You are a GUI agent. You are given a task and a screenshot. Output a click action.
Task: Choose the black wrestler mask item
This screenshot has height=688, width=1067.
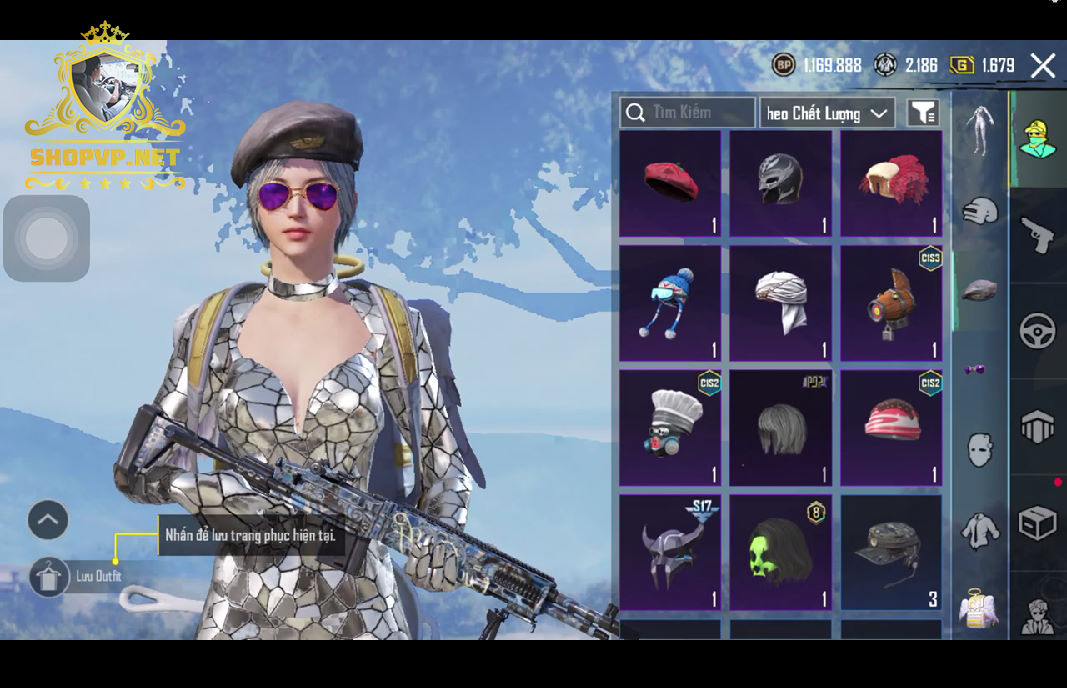point(780,184)
